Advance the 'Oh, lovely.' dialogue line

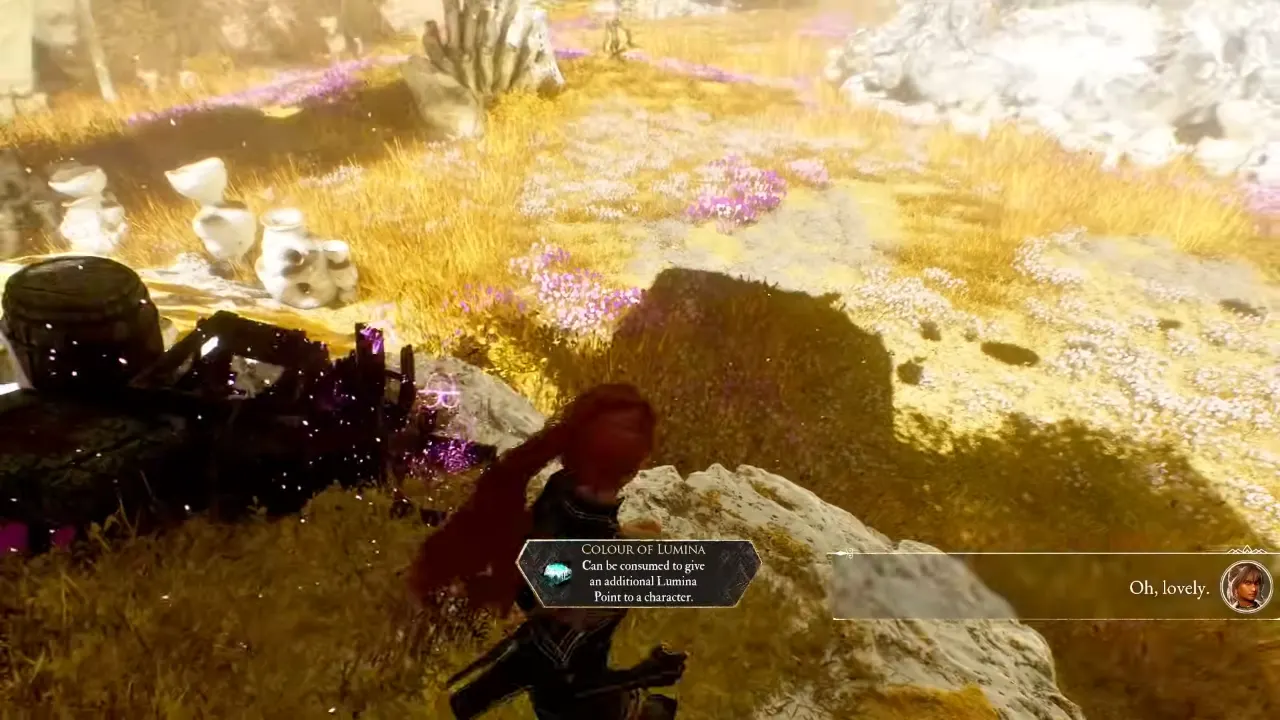(x=1168, y=588)
